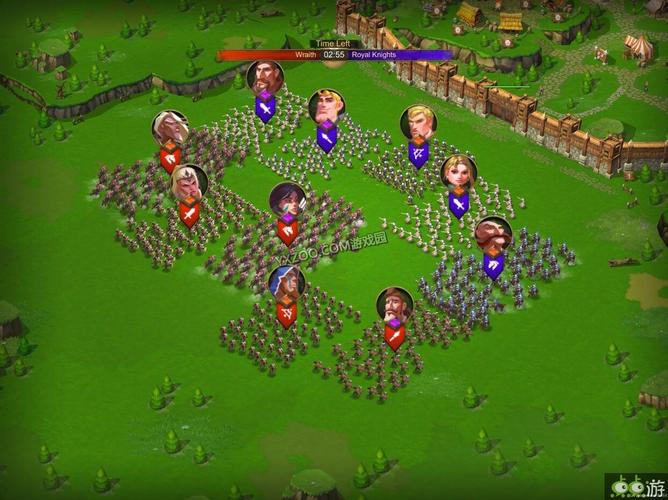Select the crowned blonde king hero portrait
Image resolution: width=668 pixels, height=500 pixels.
coord(326,107)
